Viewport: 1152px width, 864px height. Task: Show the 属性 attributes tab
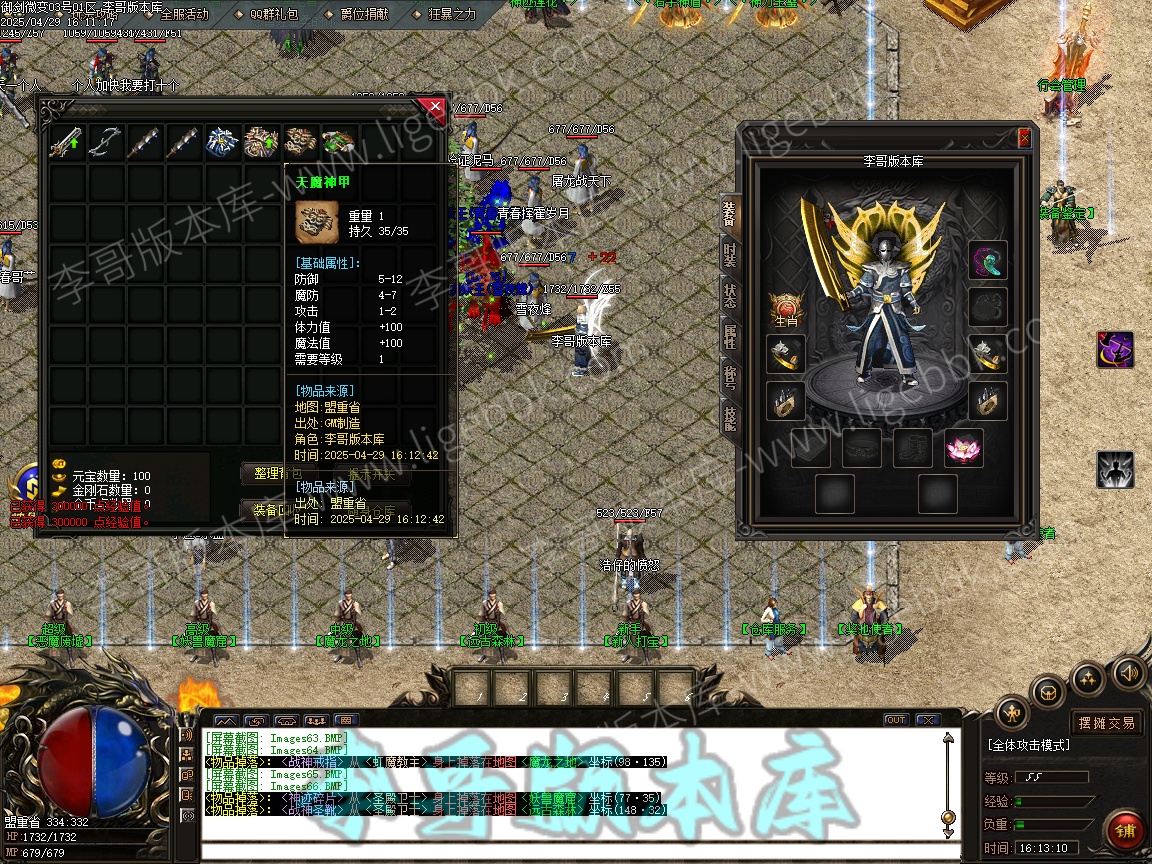tap(730, 337)
